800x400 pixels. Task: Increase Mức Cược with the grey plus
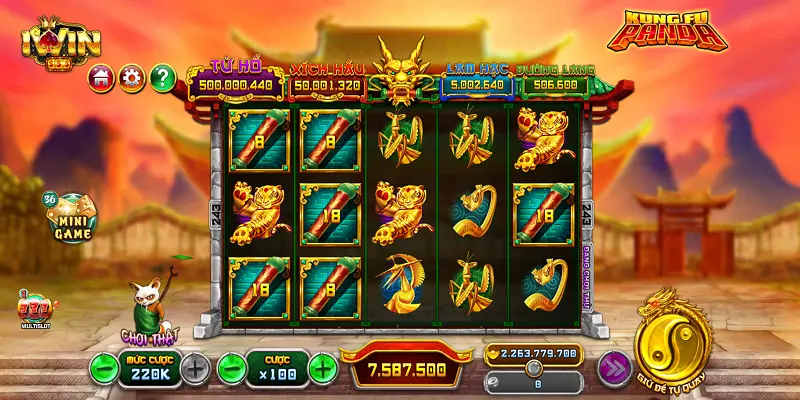pyautogui.click(x=196, y=367)
